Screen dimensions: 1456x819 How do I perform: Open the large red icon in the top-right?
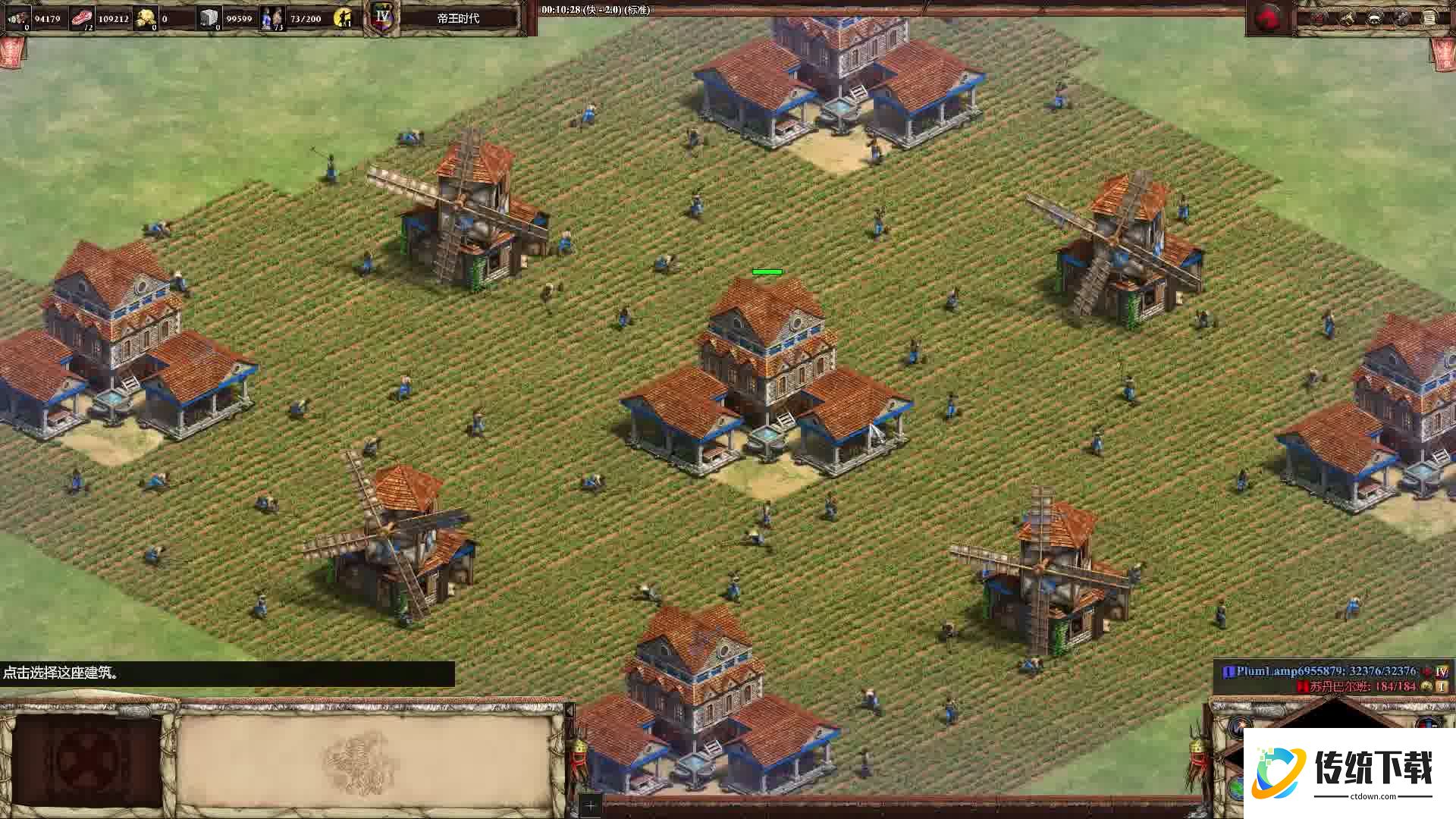1267,18
